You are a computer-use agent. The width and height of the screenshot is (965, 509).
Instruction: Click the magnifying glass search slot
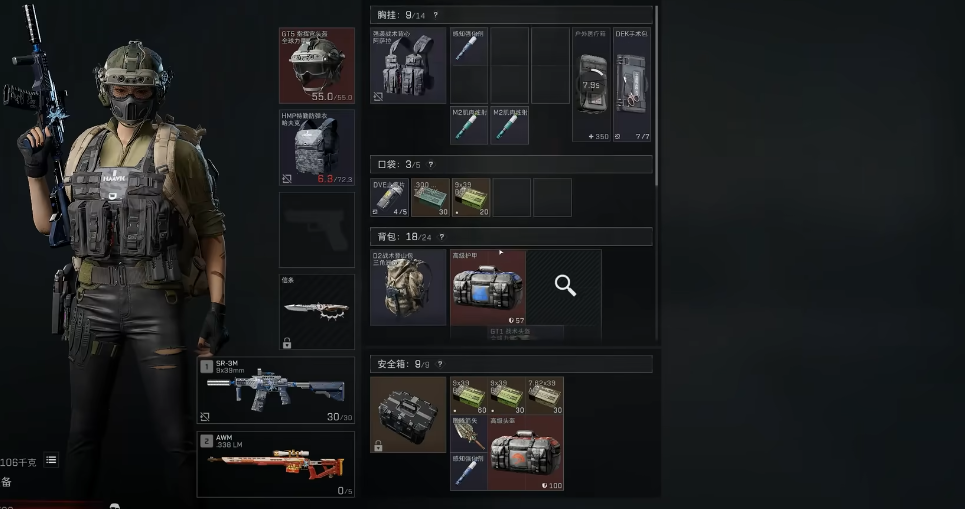(565, 287)
